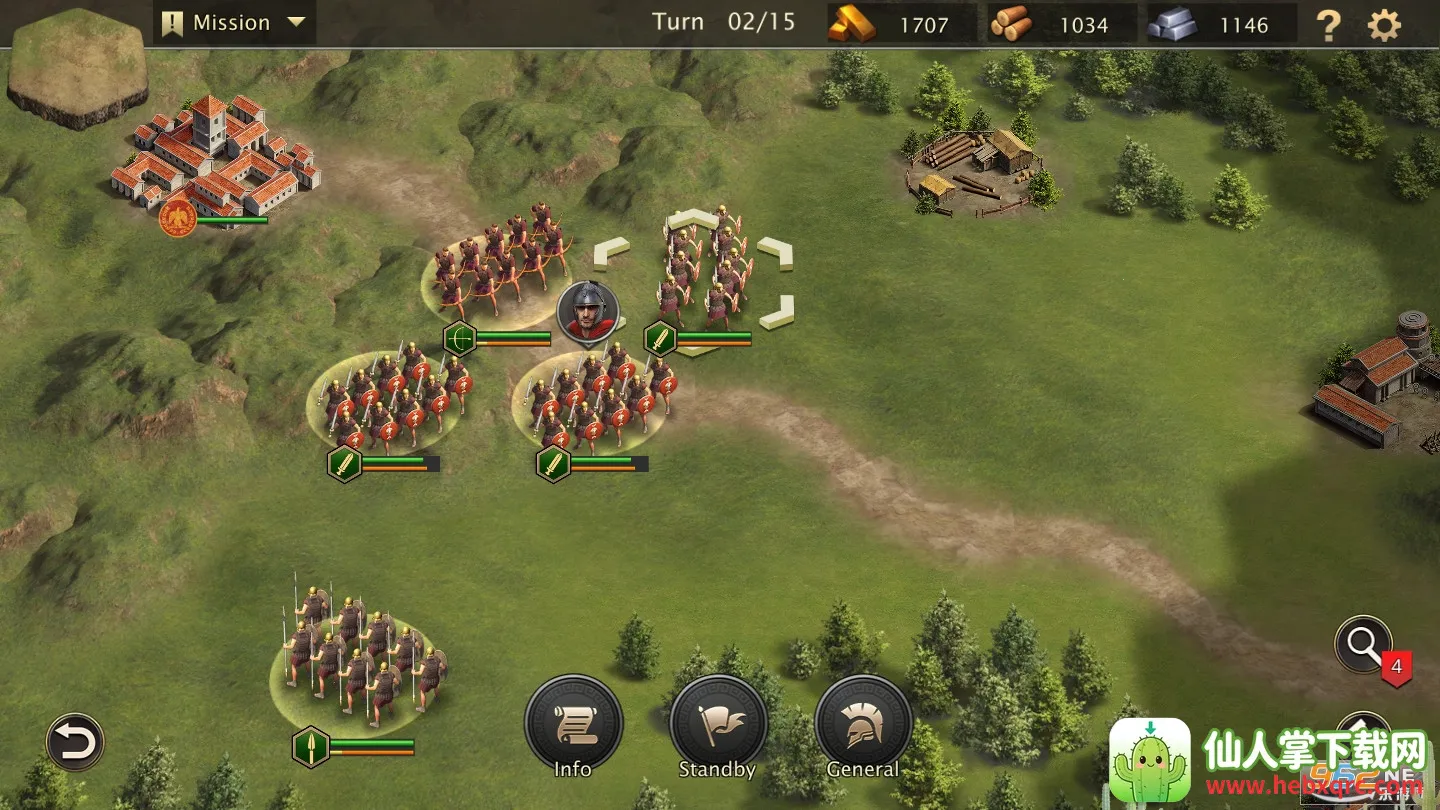This screenshot has height=810, width=1440.
Task: Show unit Info with scroll button
Action: click(573, 726)
